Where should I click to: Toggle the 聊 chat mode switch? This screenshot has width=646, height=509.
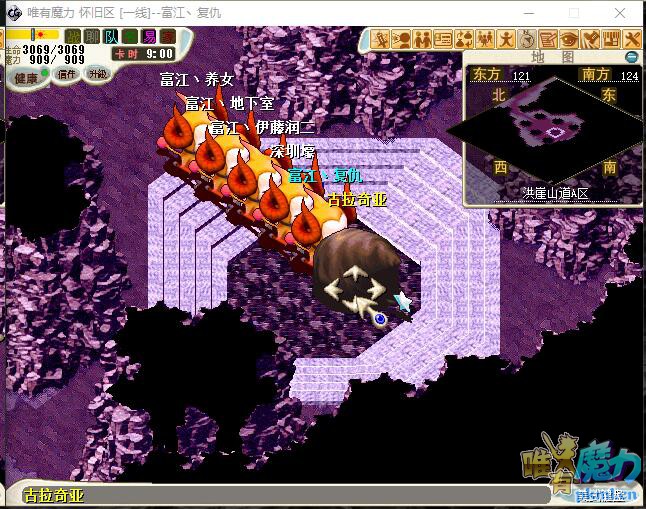click(92, 37)
